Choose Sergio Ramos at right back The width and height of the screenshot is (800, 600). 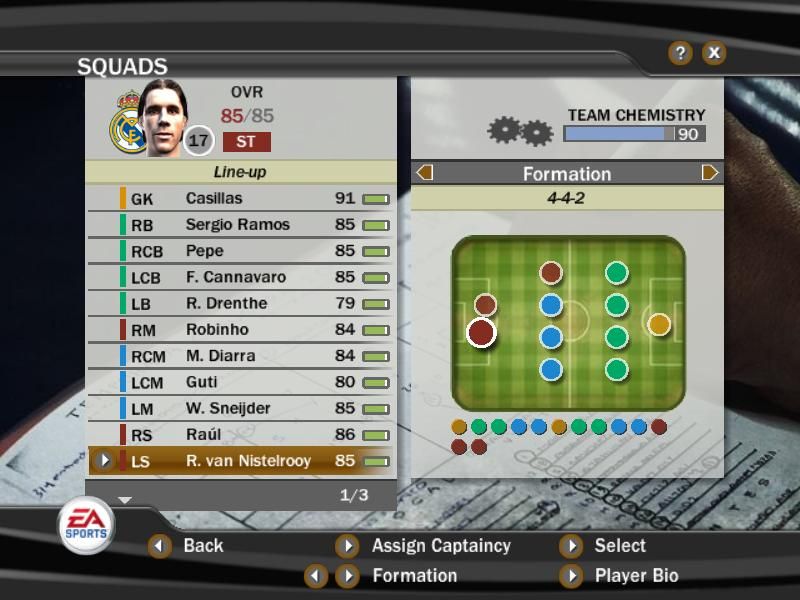(240, 225)
